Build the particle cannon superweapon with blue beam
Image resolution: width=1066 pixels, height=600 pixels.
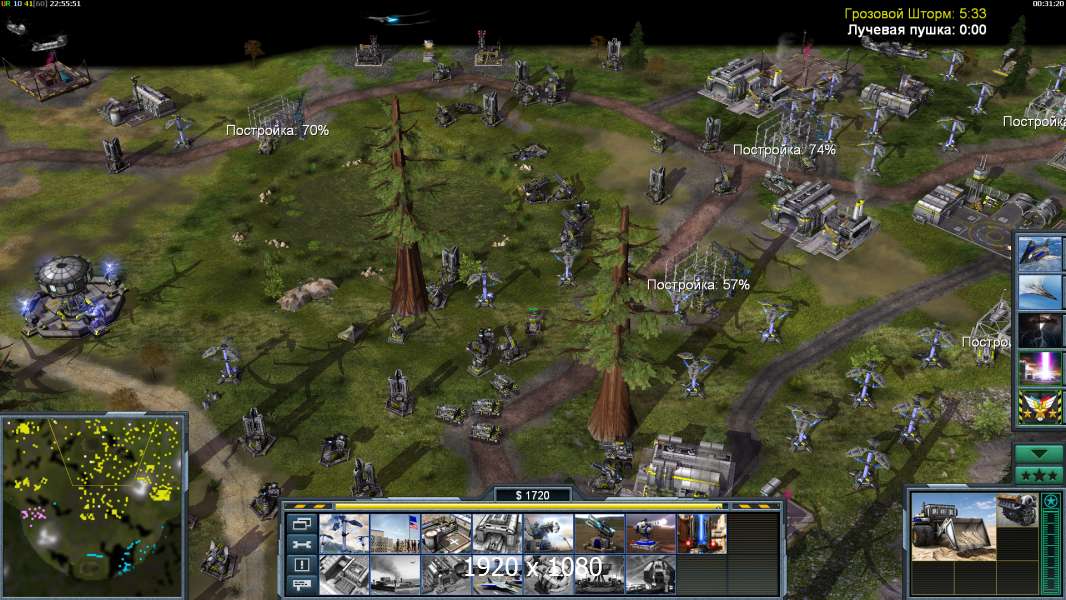tap(702, 533)
